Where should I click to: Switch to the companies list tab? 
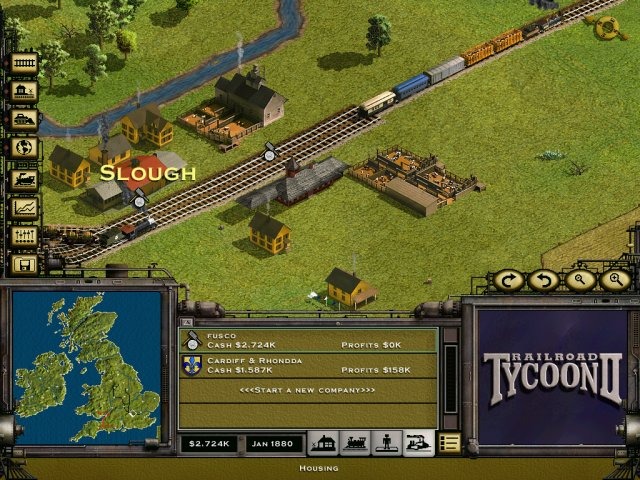click(x=418, y=442)
